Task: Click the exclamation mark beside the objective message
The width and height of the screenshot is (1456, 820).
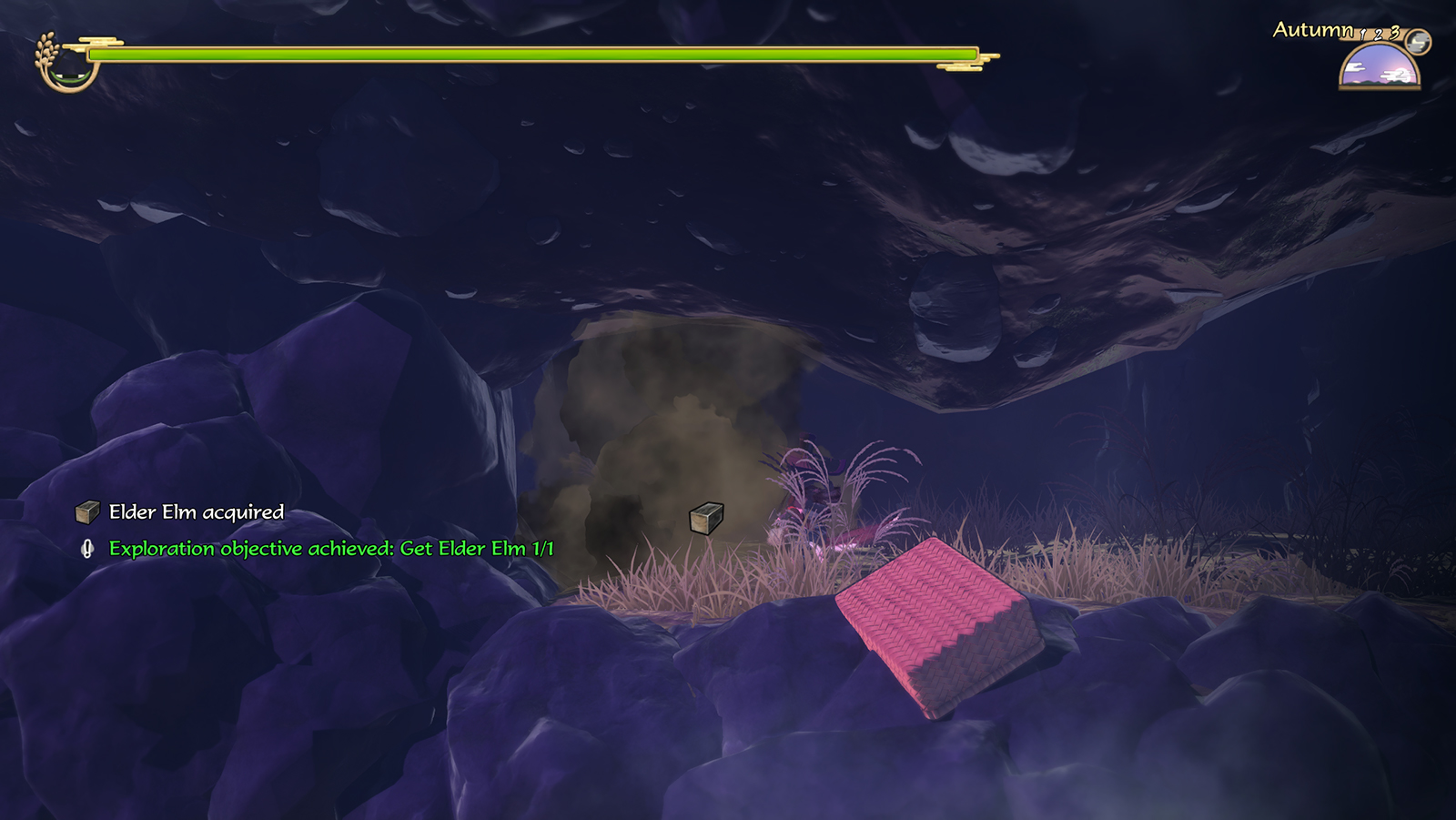Action: coord(87,549)
